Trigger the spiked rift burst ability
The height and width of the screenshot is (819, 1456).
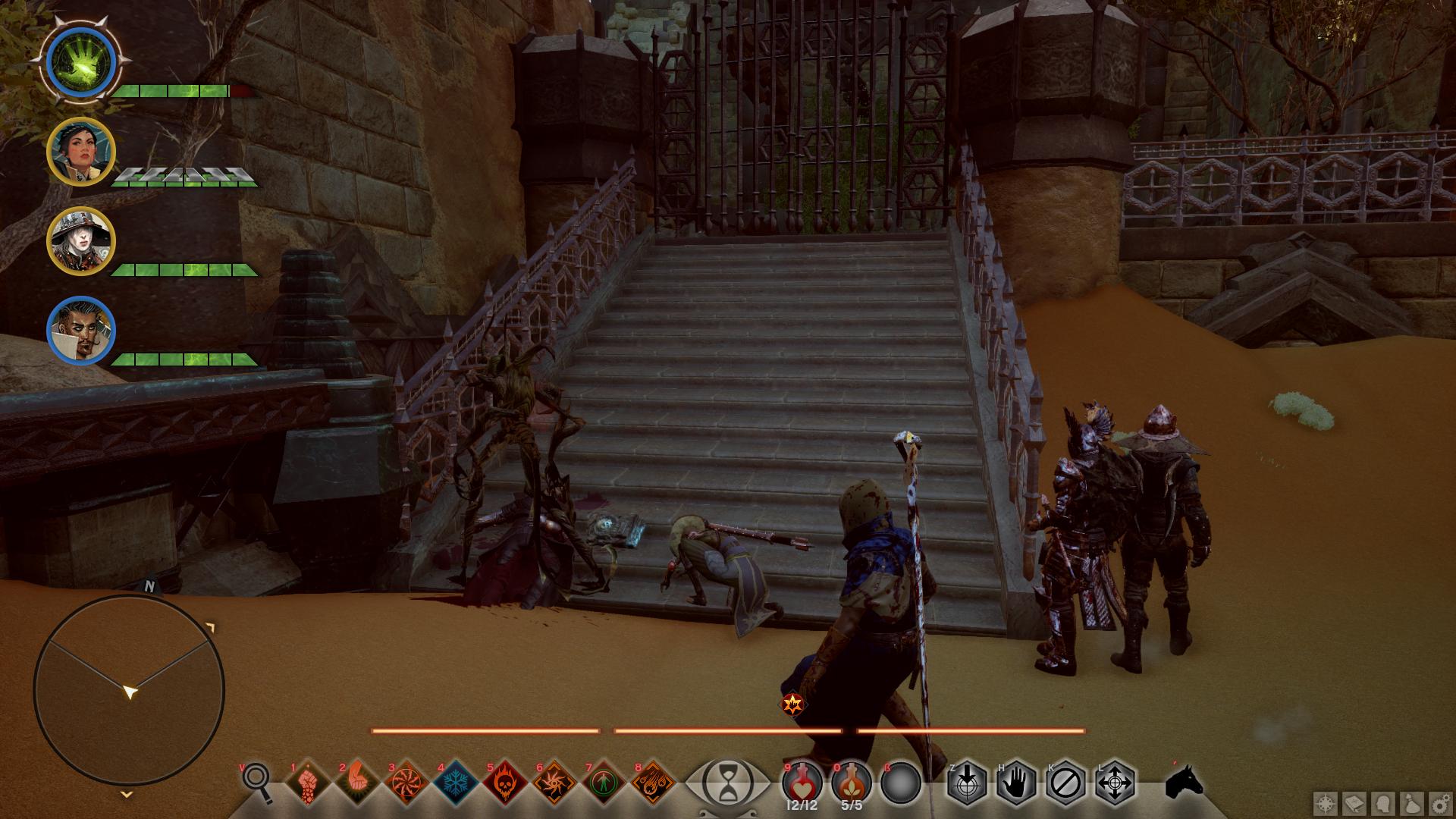point(554,782)
